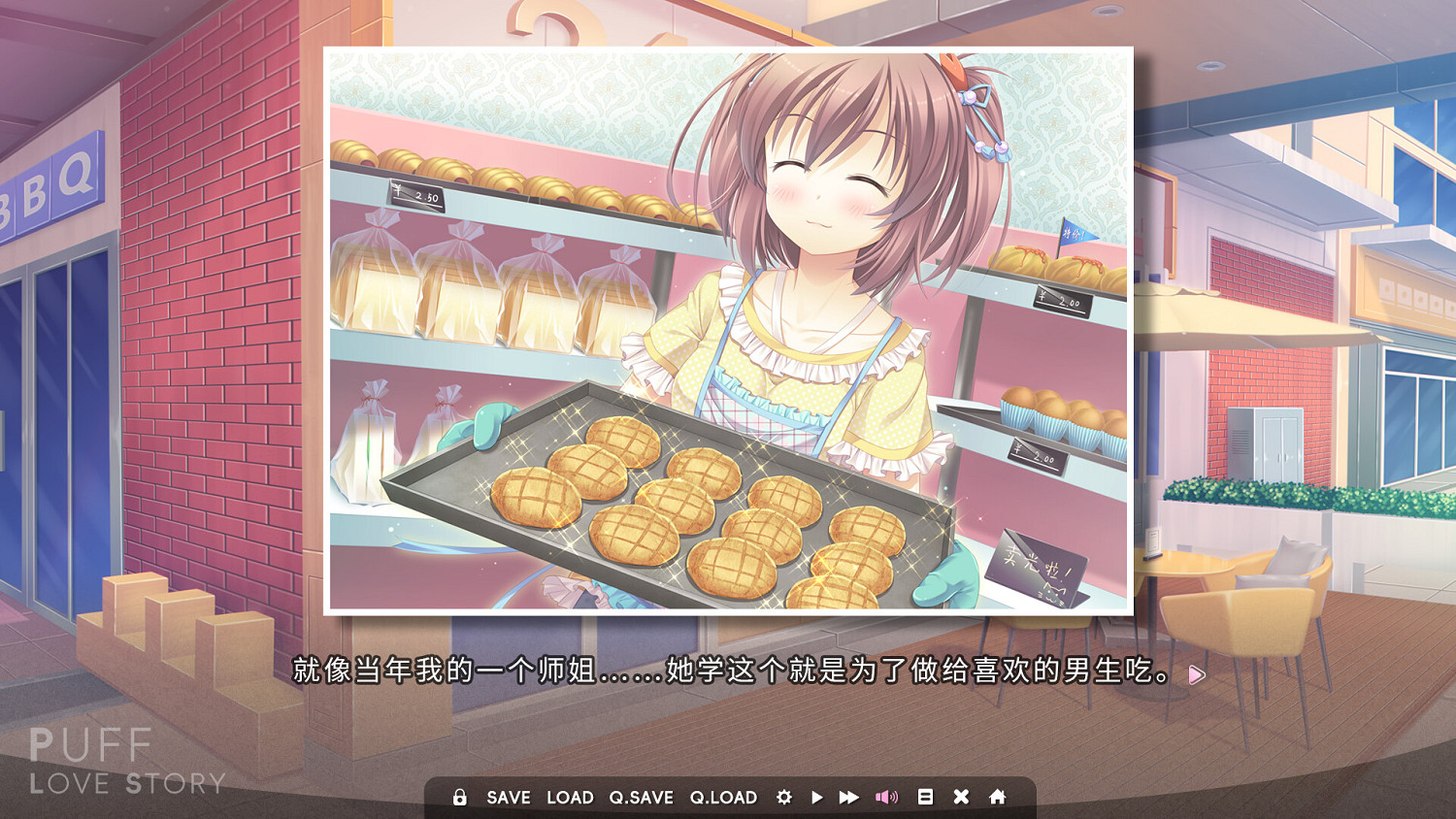Open the message backlog icon
The width and height of the screenshot is (1456, 819).
(925, 797)
